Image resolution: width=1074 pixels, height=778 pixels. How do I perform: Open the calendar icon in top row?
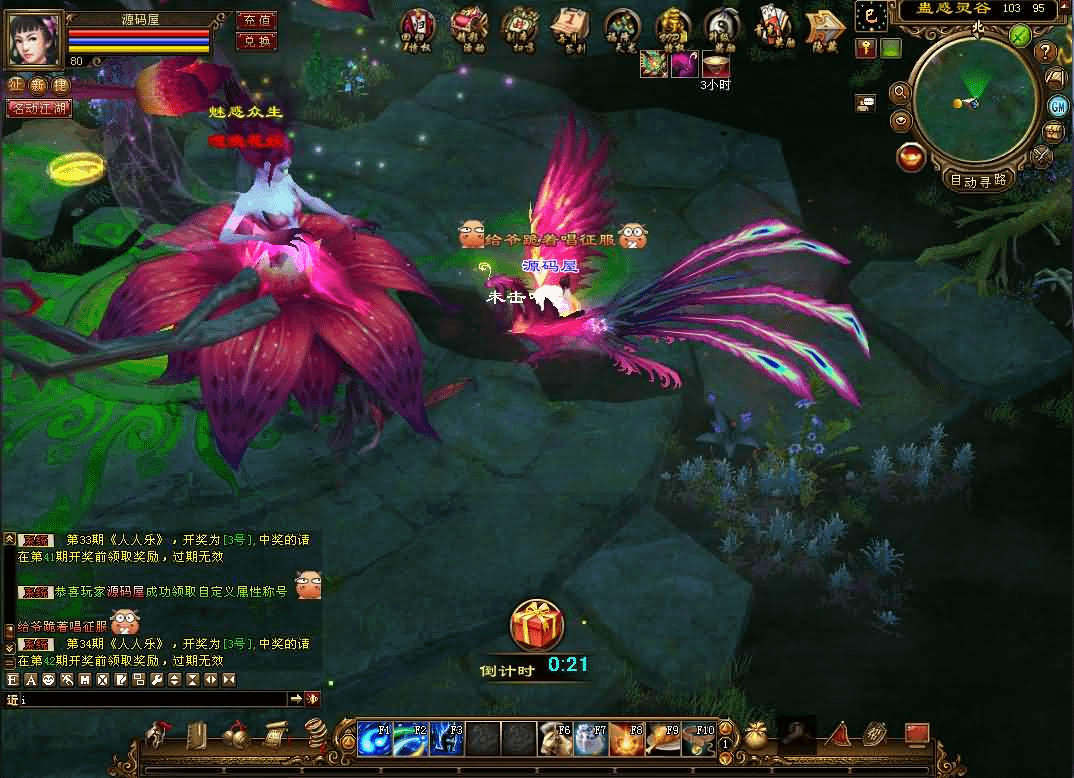tap(570, 27)
